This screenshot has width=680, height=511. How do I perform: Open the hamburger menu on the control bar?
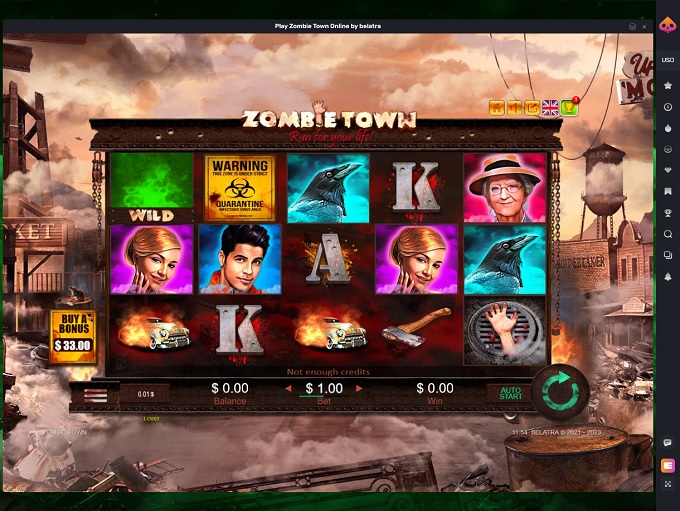click(x=96, y=396)
